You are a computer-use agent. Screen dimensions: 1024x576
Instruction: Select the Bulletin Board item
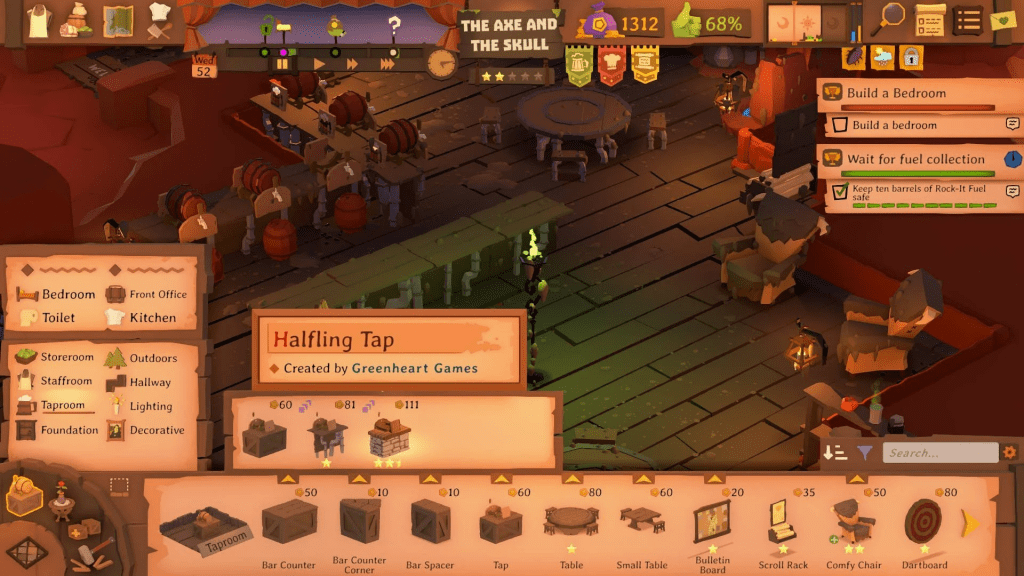pyautogui.click(x=712, y=527)
